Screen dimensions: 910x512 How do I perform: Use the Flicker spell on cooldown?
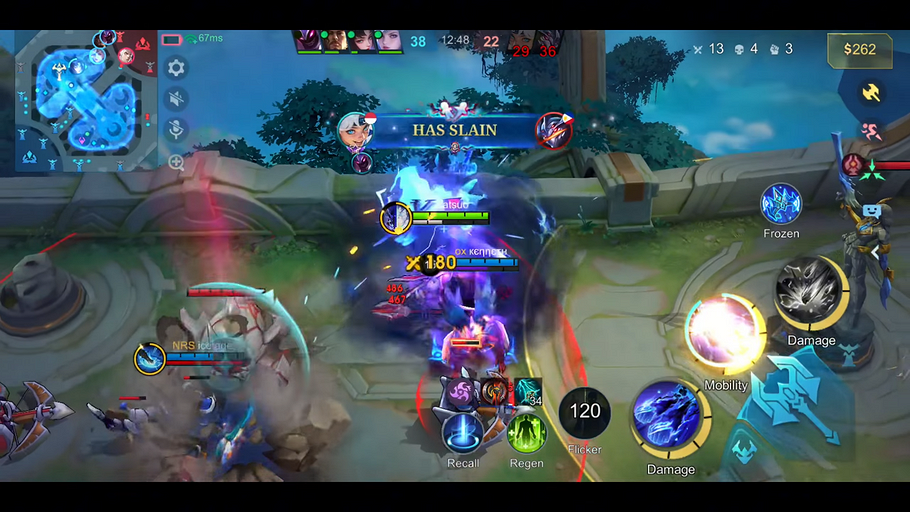click(x=585, y=412)
